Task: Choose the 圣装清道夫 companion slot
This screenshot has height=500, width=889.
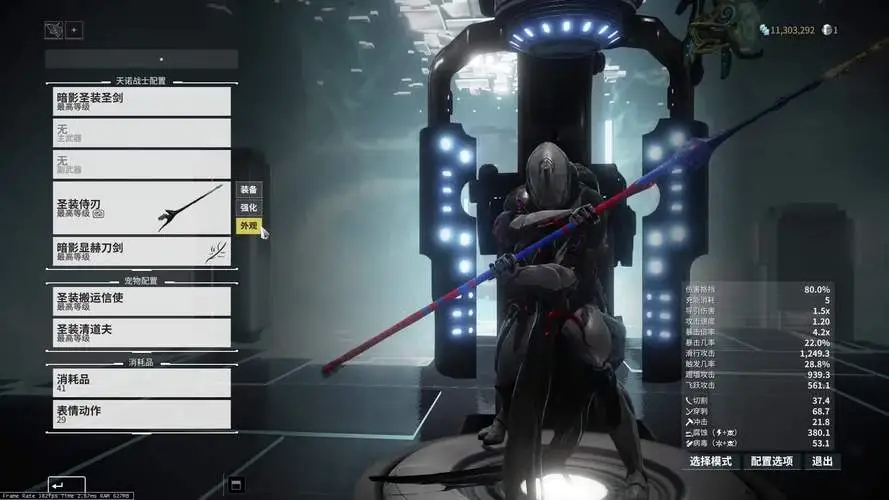Action: click(141, 332)
